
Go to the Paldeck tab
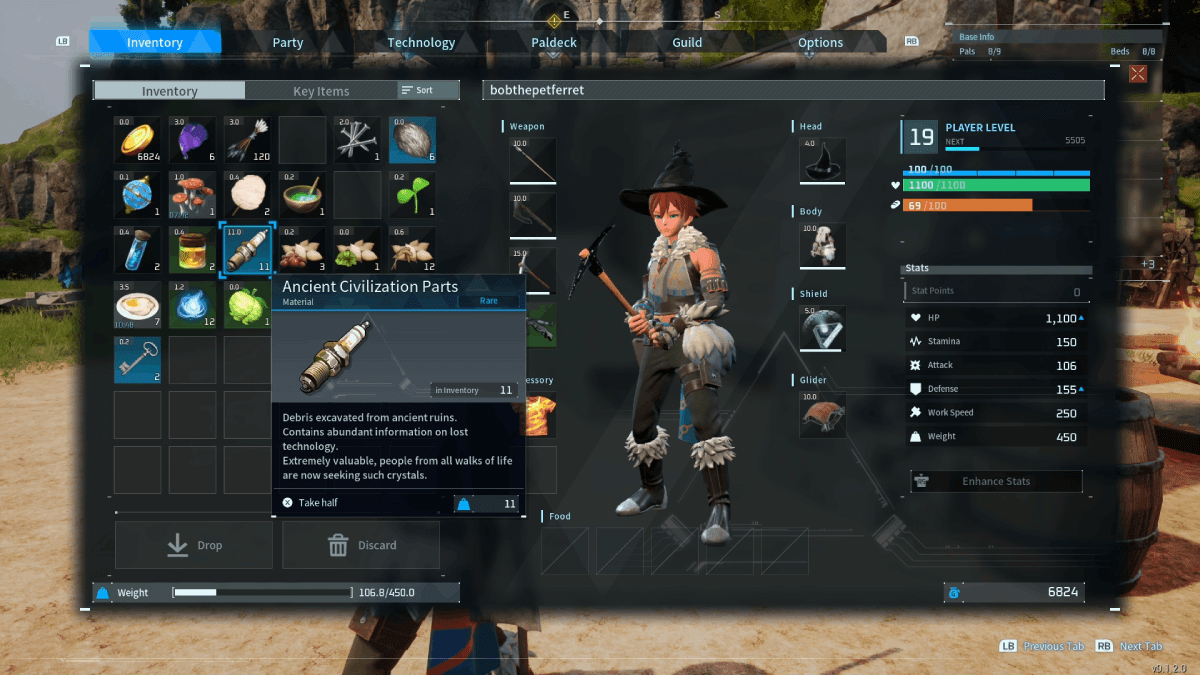coord(553,42)
